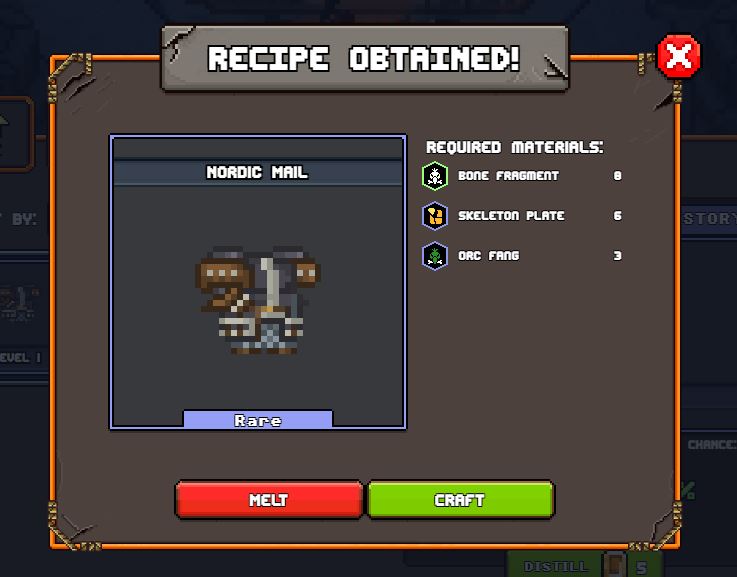The height and width of the screenshot is (577, 737).
Task: Click the Nordic Mail item preview
Action: [258, 300]
